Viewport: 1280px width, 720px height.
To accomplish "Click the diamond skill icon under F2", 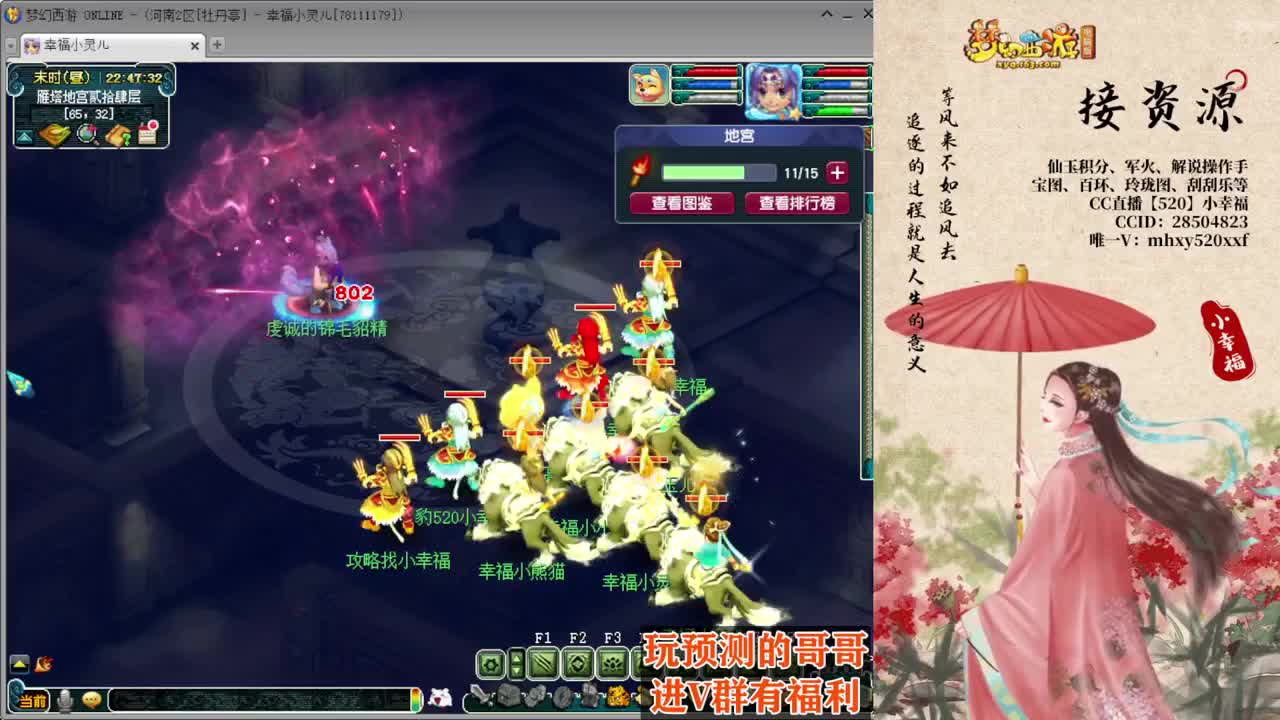I will [x=577, y=663].
